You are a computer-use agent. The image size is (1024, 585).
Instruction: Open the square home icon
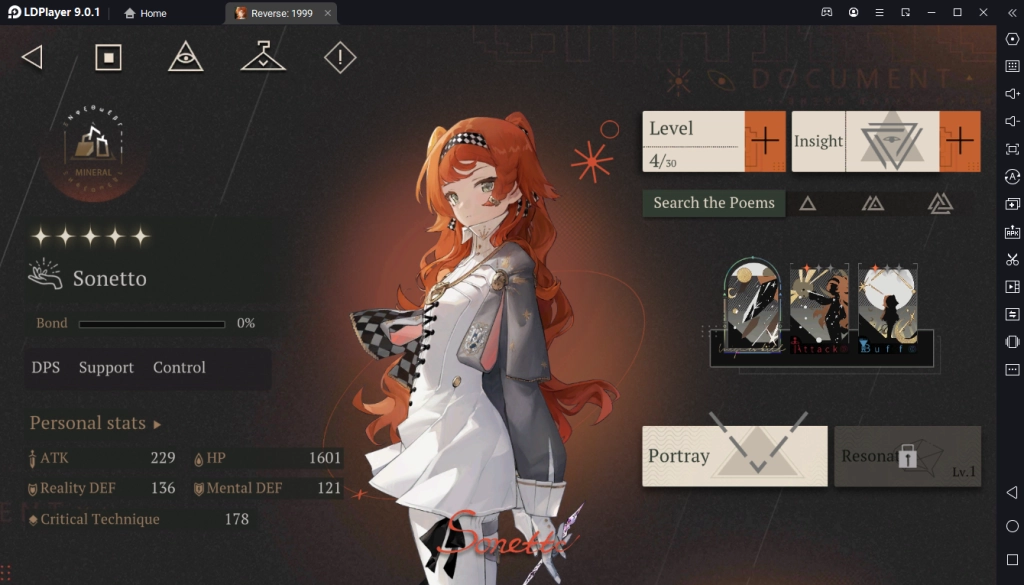108,58
